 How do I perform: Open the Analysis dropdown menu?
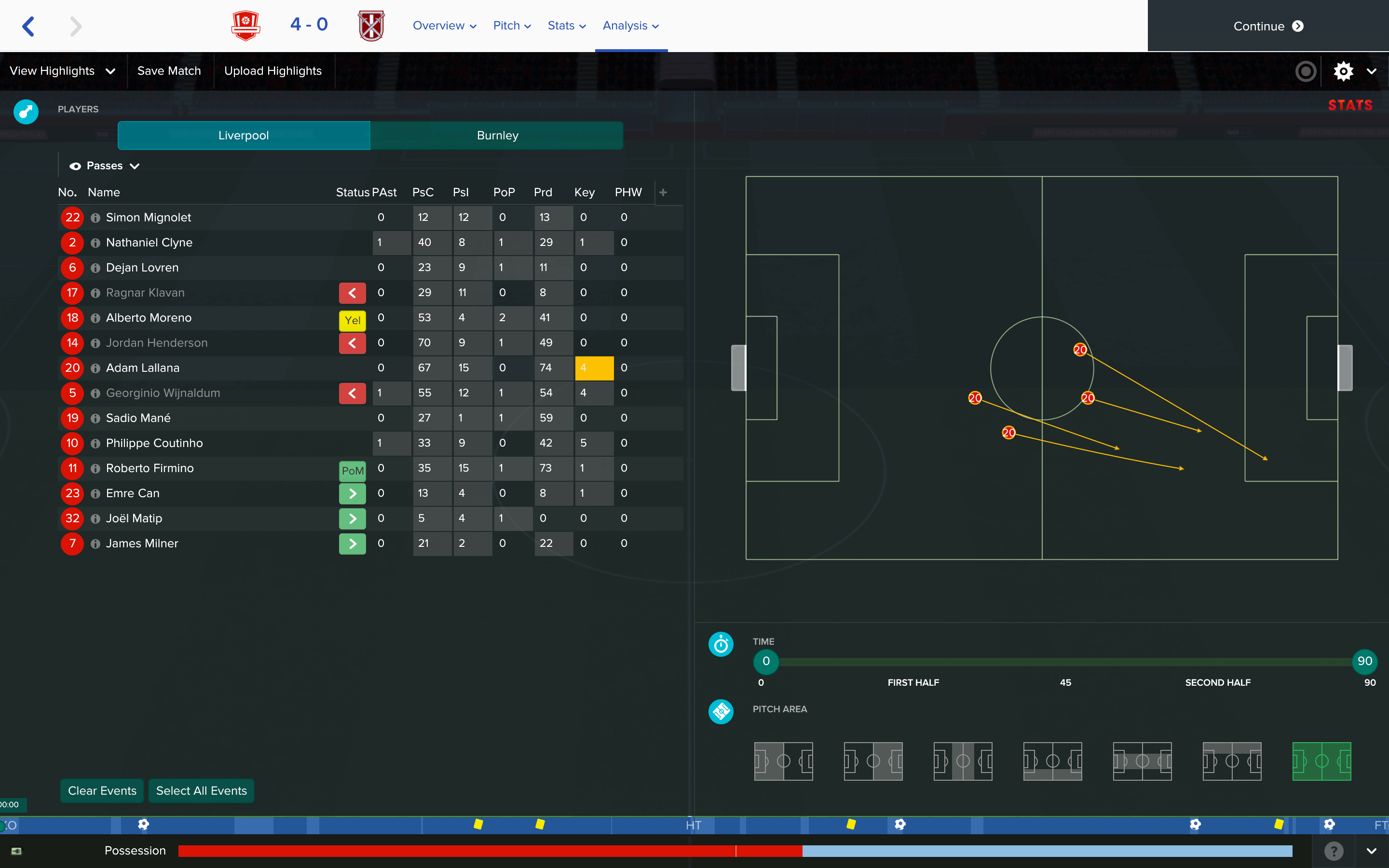tap(630, 26)
